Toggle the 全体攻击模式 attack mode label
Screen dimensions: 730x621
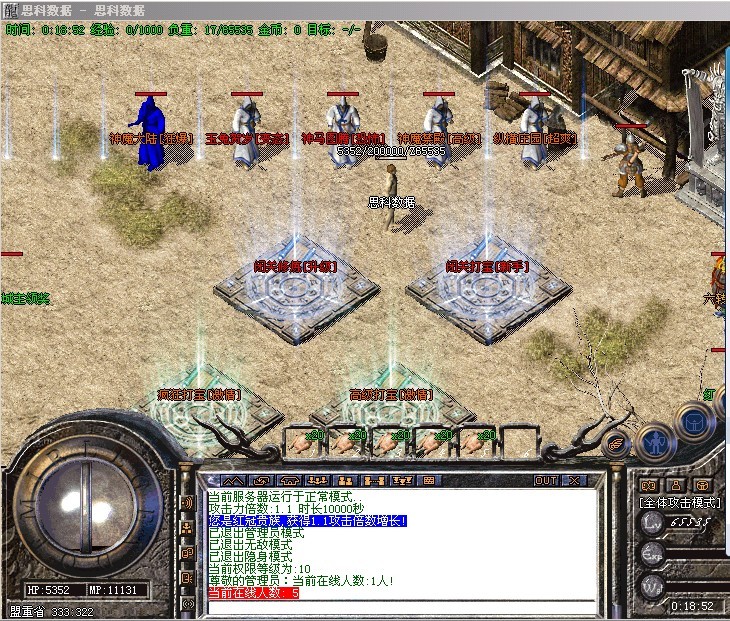(680, 502)
